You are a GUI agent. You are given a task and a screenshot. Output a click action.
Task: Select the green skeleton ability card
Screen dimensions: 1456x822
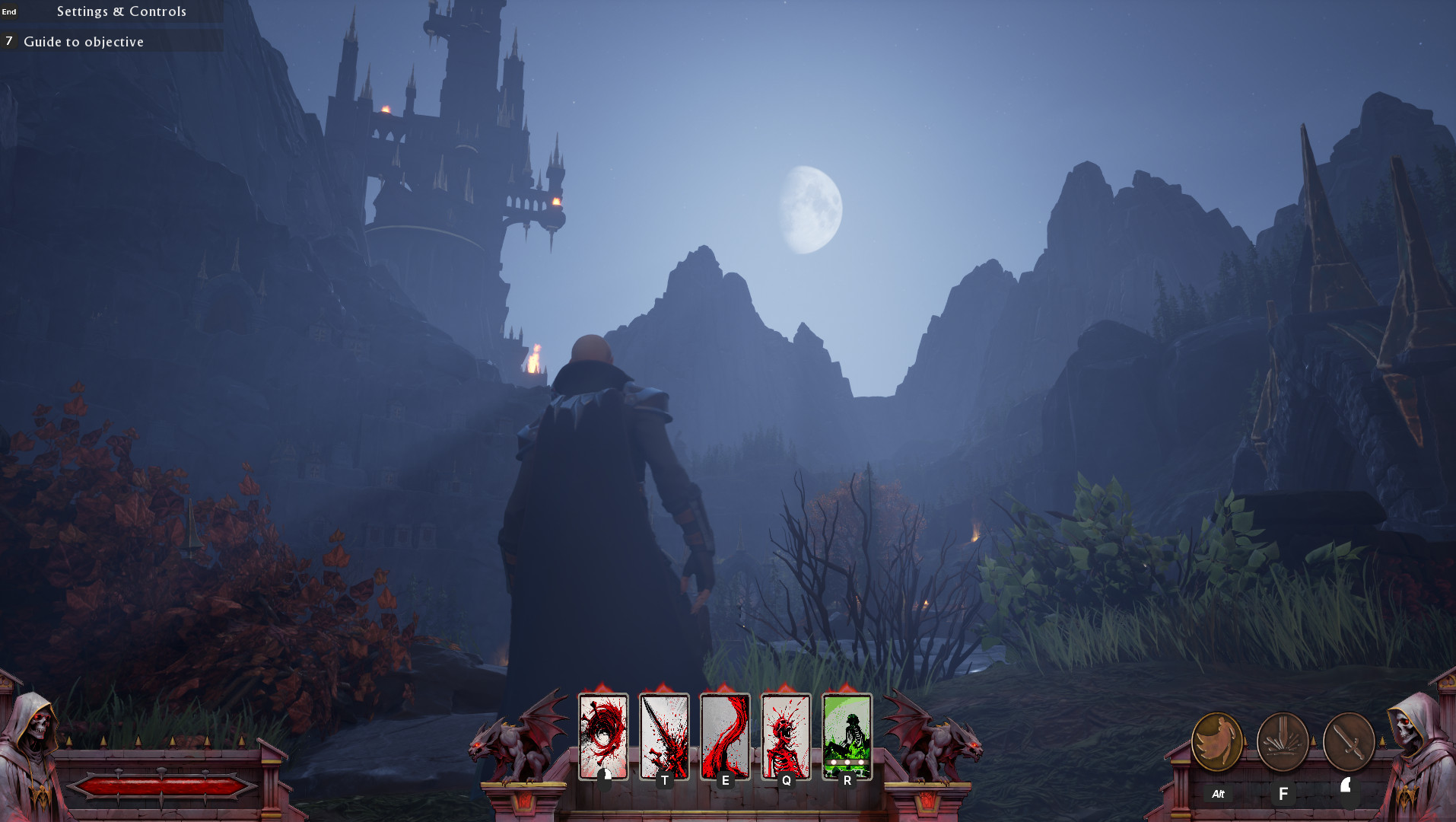[x=847, y=735]
